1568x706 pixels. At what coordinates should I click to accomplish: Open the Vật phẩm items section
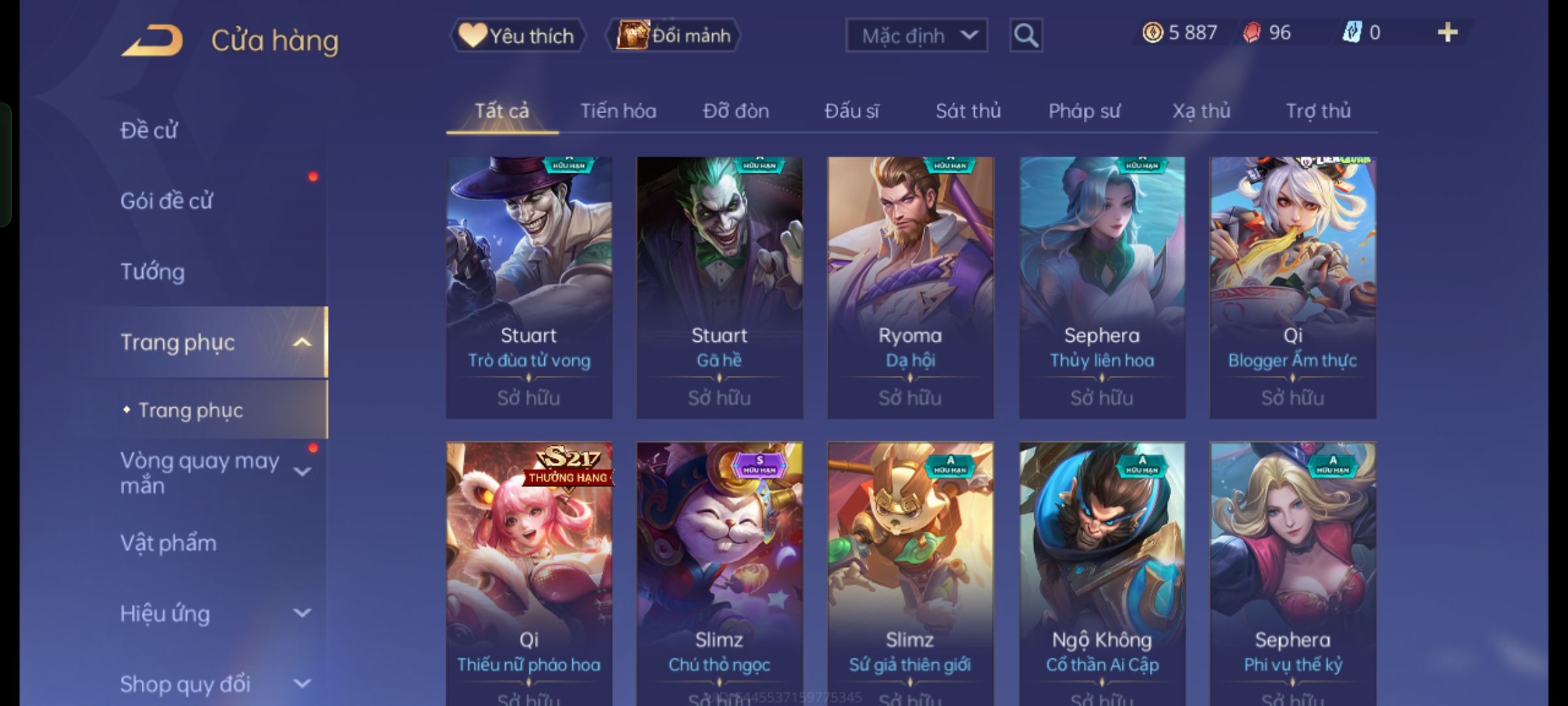[x=169, y=543]
